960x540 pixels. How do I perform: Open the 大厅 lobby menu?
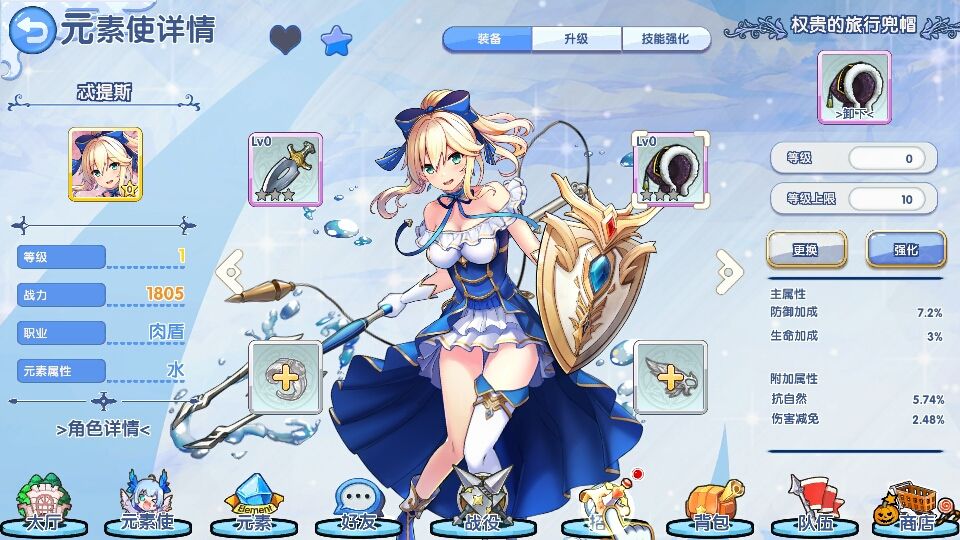point(42,505)
